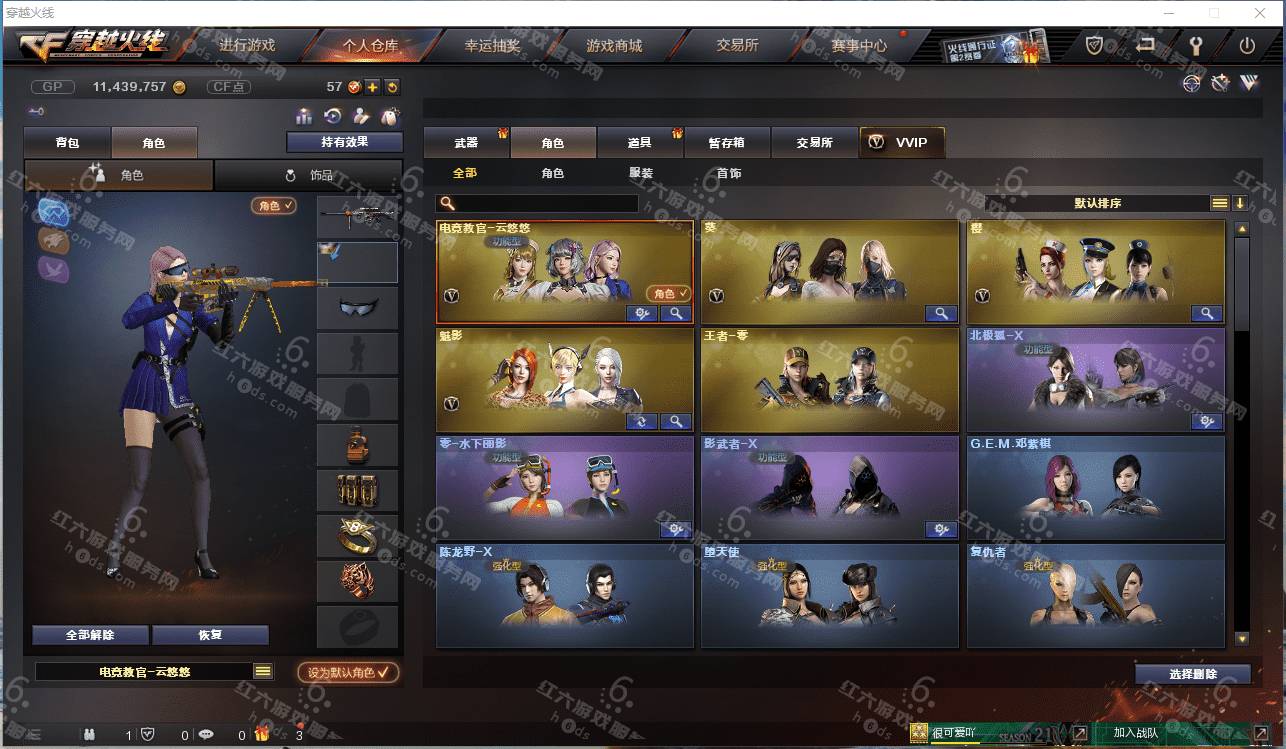The height and width of the screenshot is (749, 1286).
Task: Filter by 服装 clothing category
Action: 641,173
